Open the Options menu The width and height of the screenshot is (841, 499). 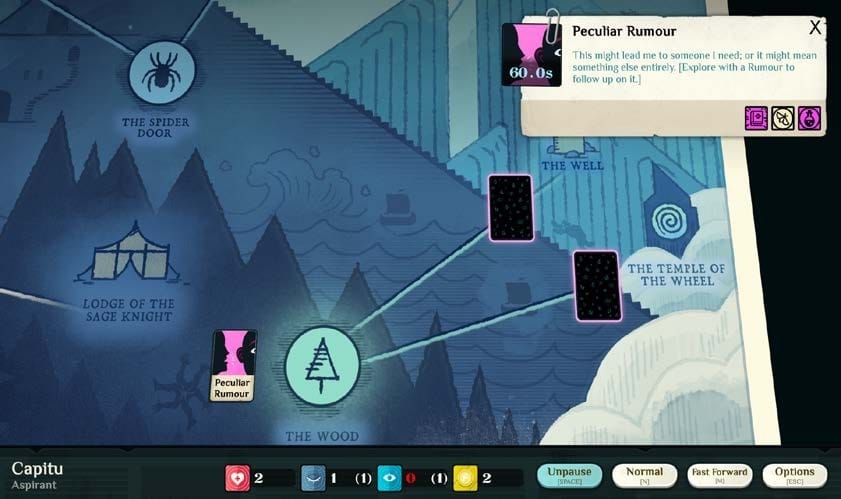point(794,476)
